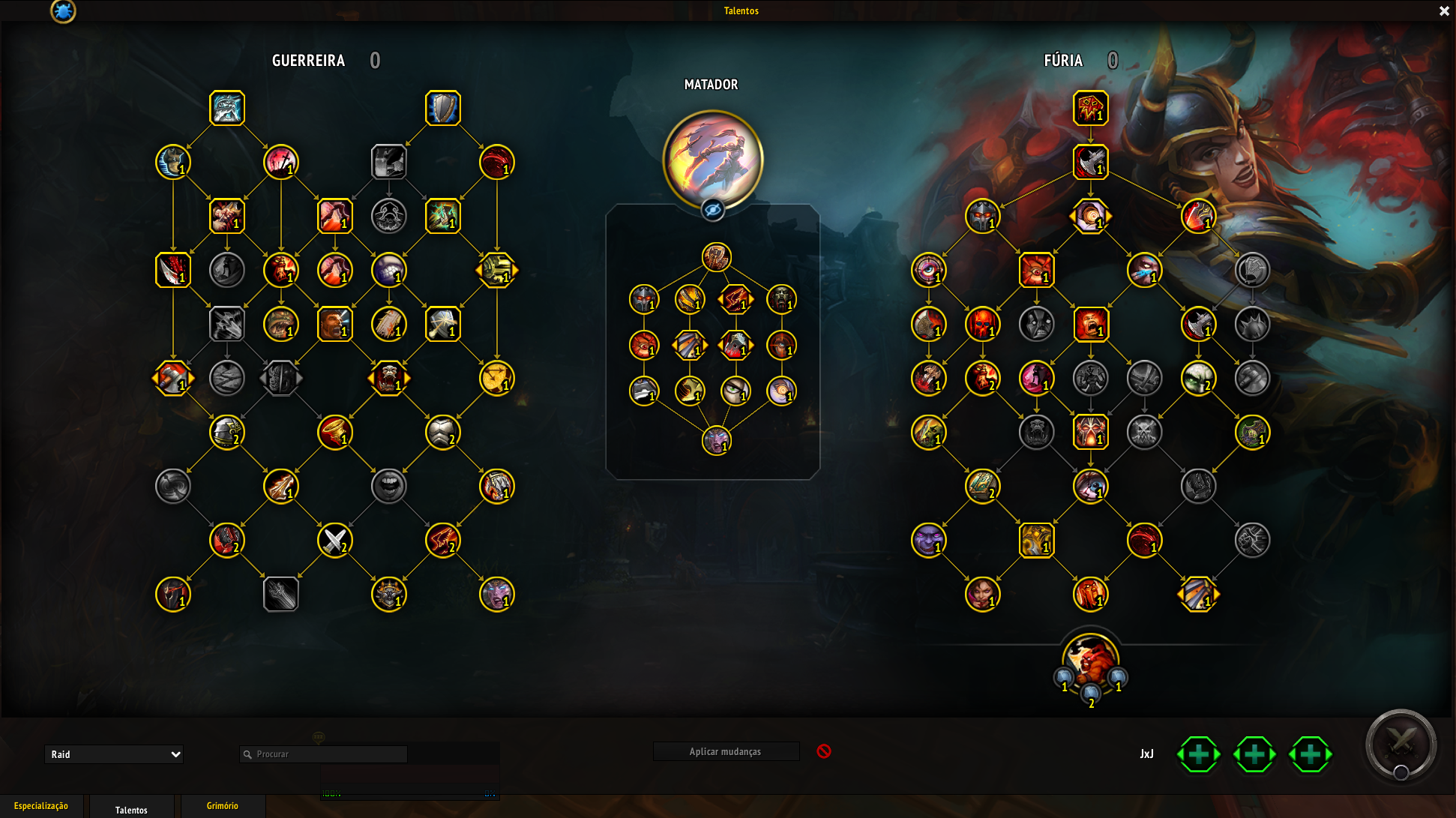Pick the top Fúria tree talent

click(x=1091, y=108)
